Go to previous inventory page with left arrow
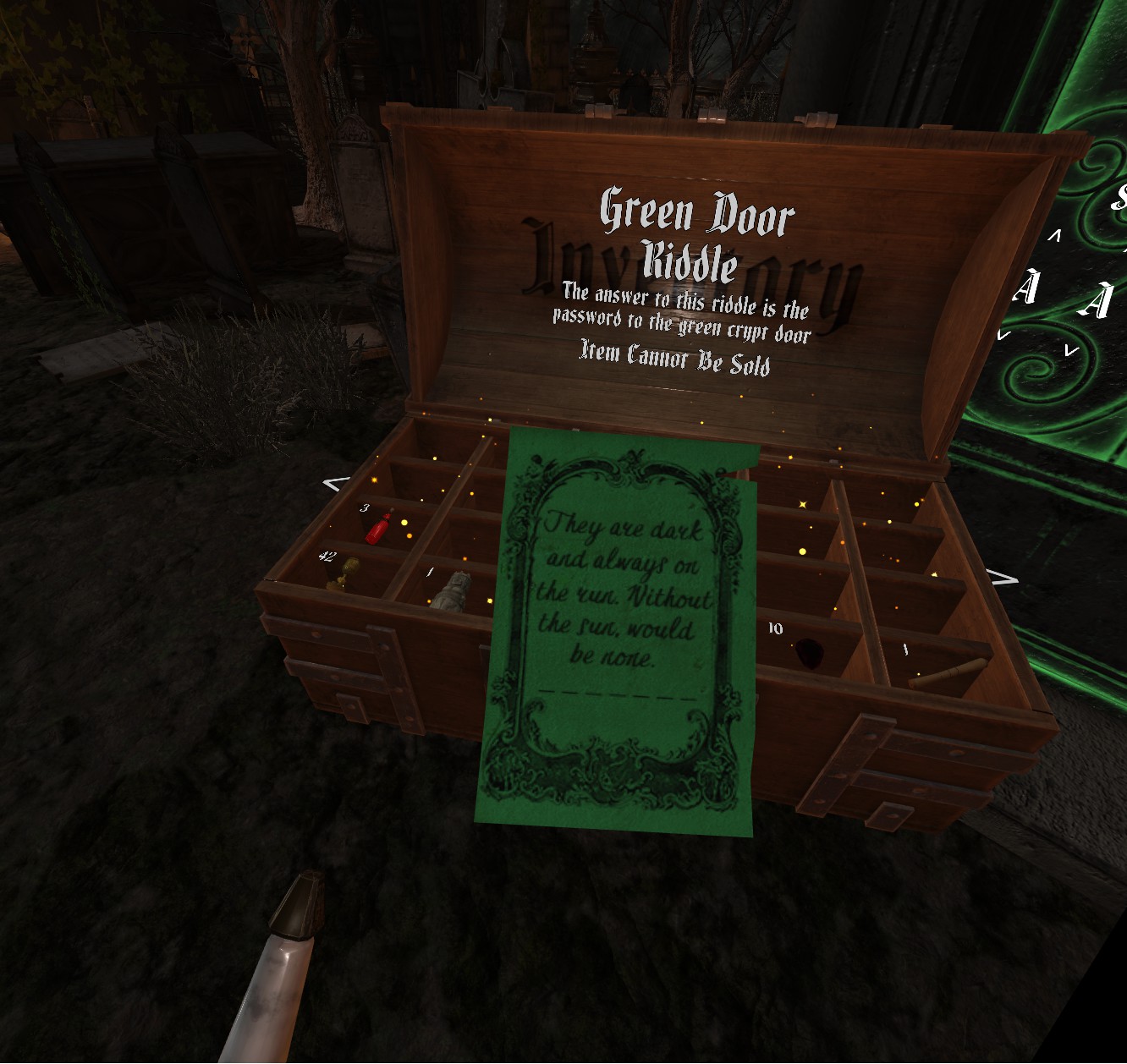The width and height of the screenshot is (1127, 1064). click(336, 484)
